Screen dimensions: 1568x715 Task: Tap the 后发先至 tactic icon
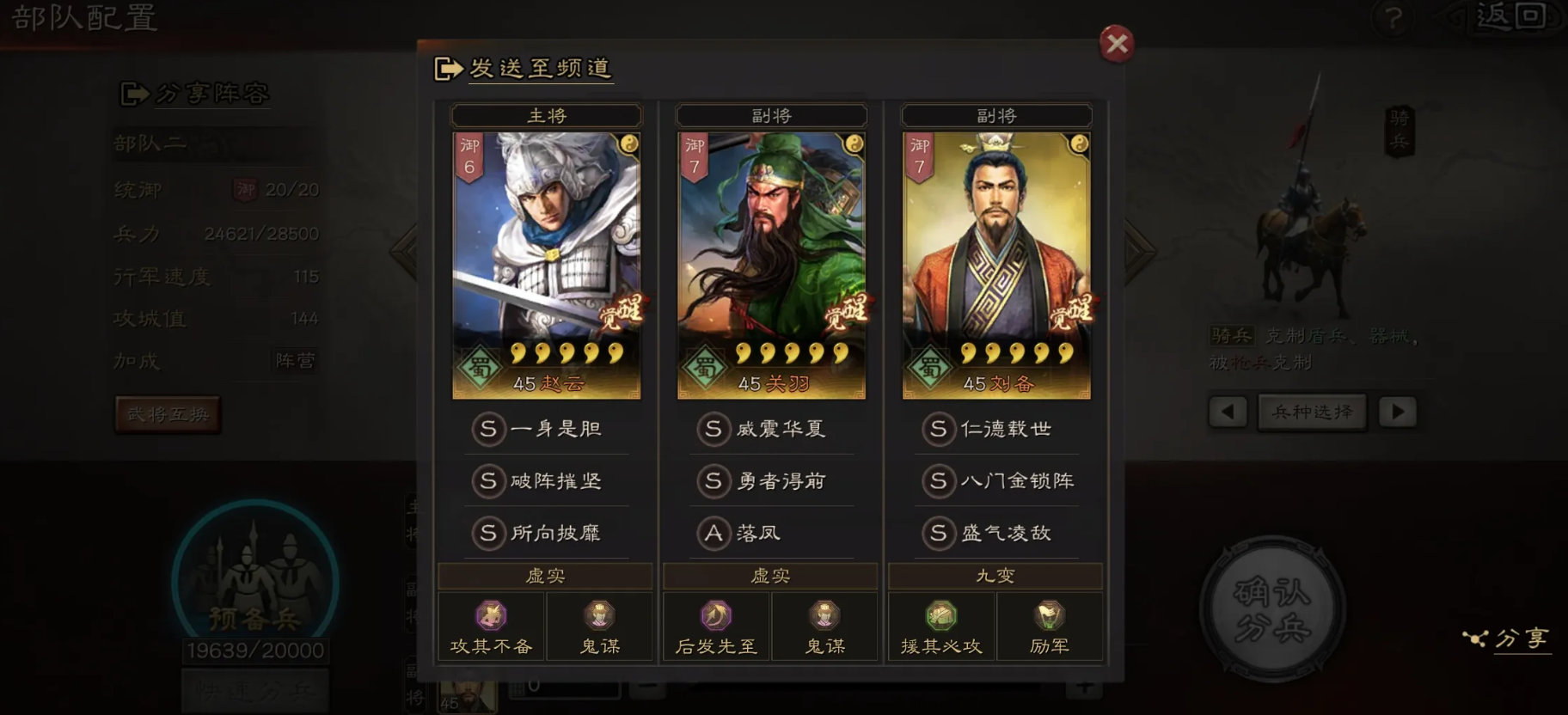point(716,616)
